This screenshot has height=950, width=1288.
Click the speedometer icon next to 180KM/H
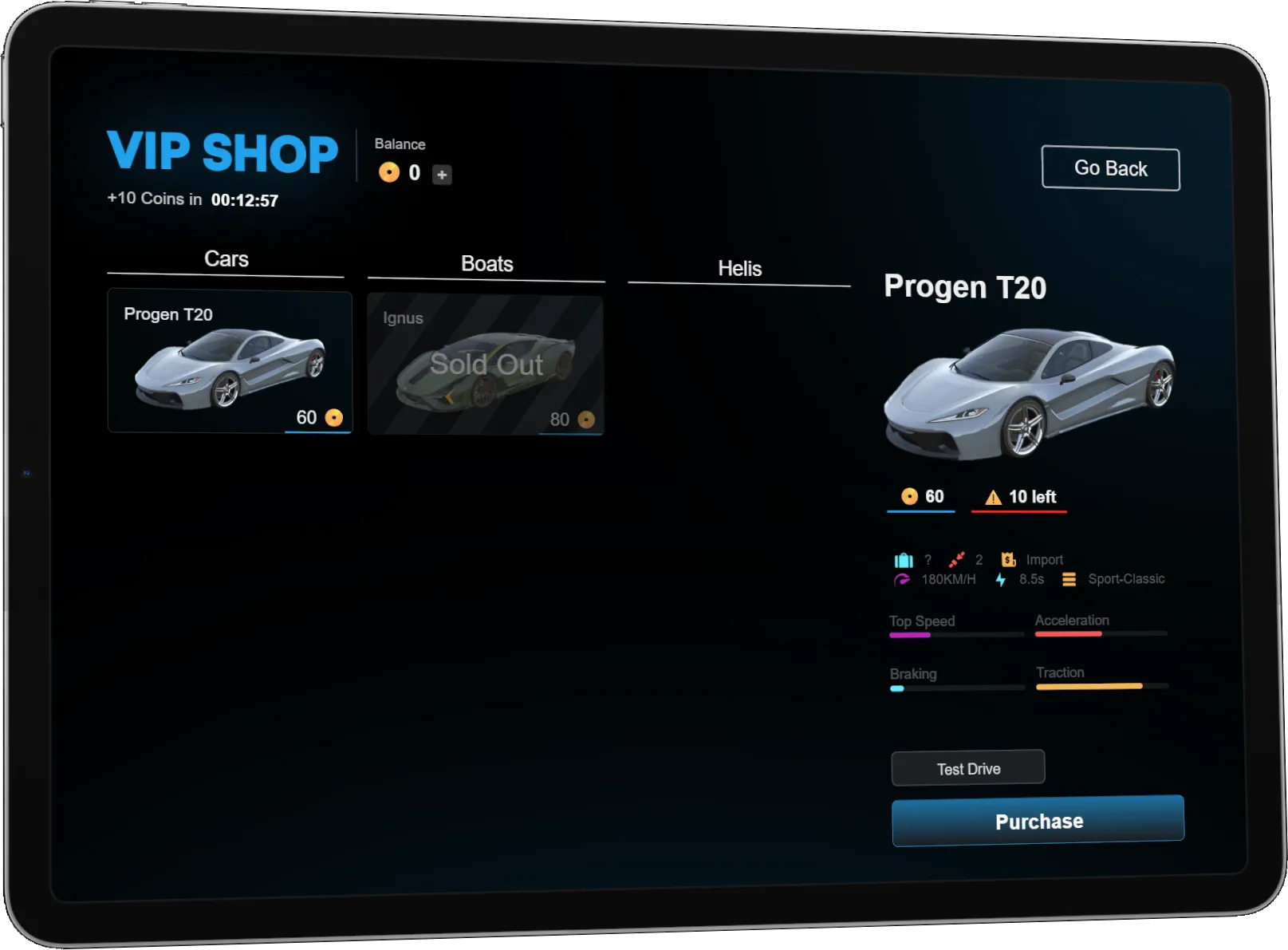pyautogui.click(x=900, y=580)
